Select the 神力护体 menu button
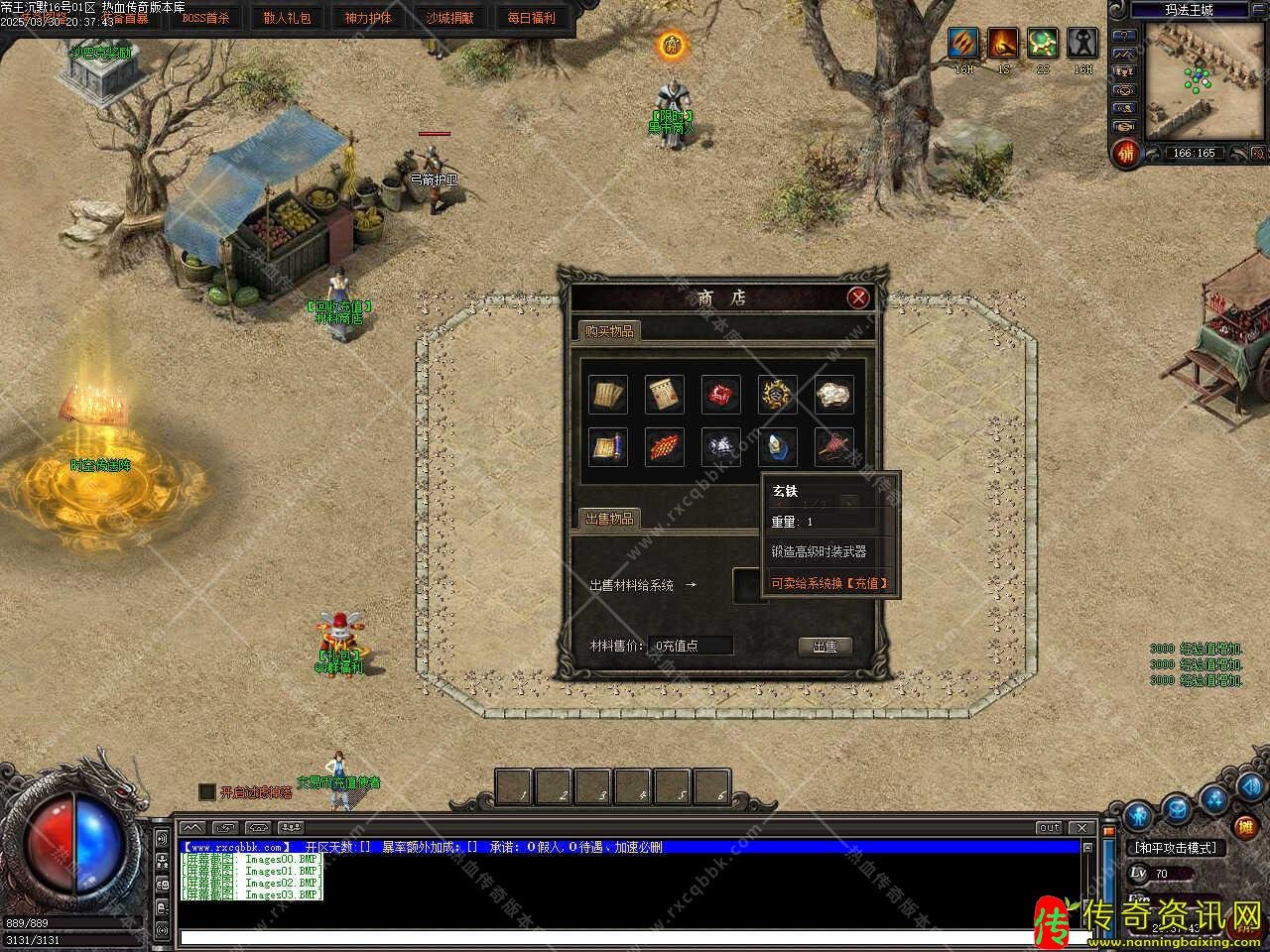 click(368, 18)
